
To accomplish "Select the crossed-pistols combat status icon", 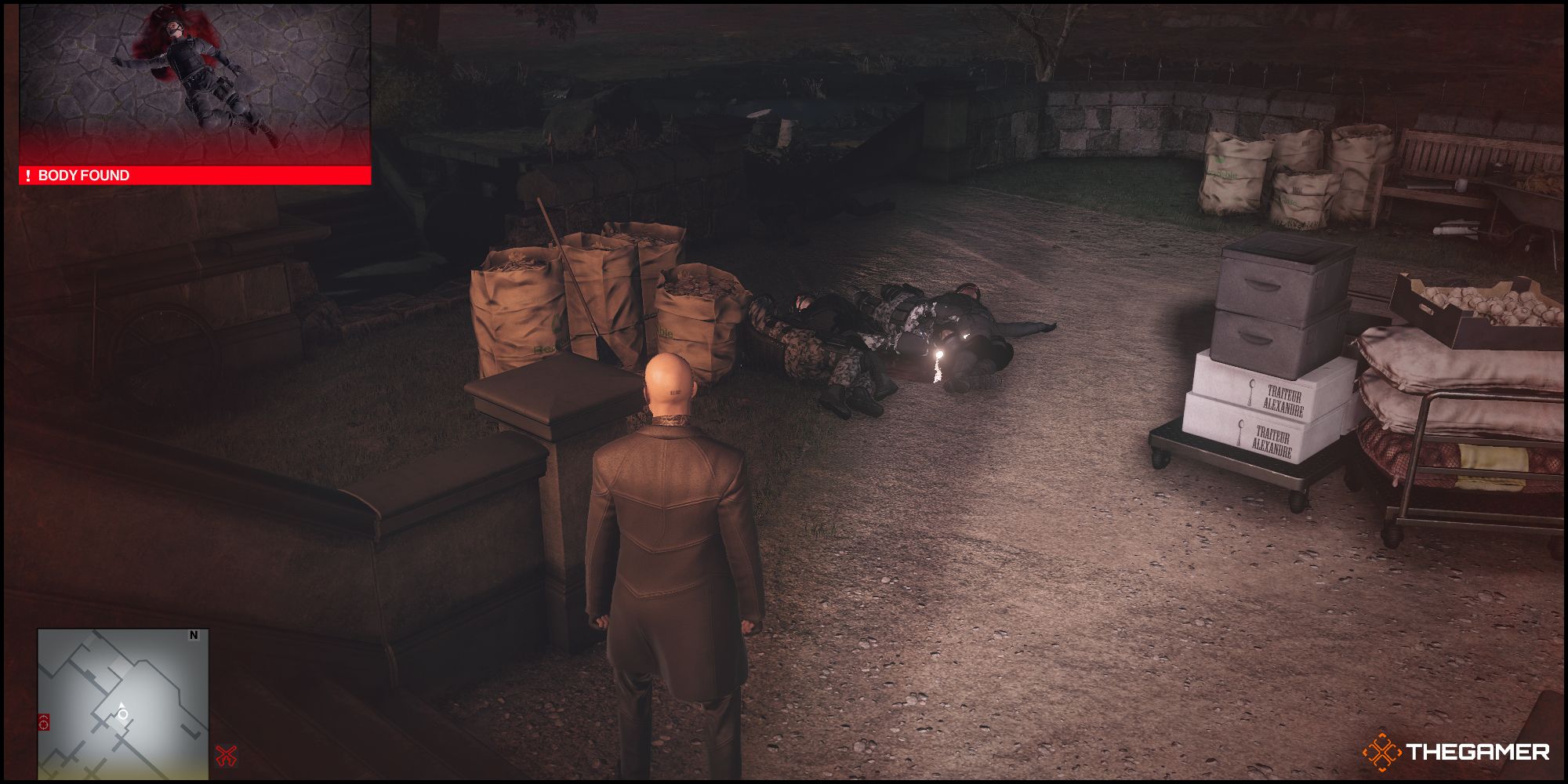I will tap(227, 755).
